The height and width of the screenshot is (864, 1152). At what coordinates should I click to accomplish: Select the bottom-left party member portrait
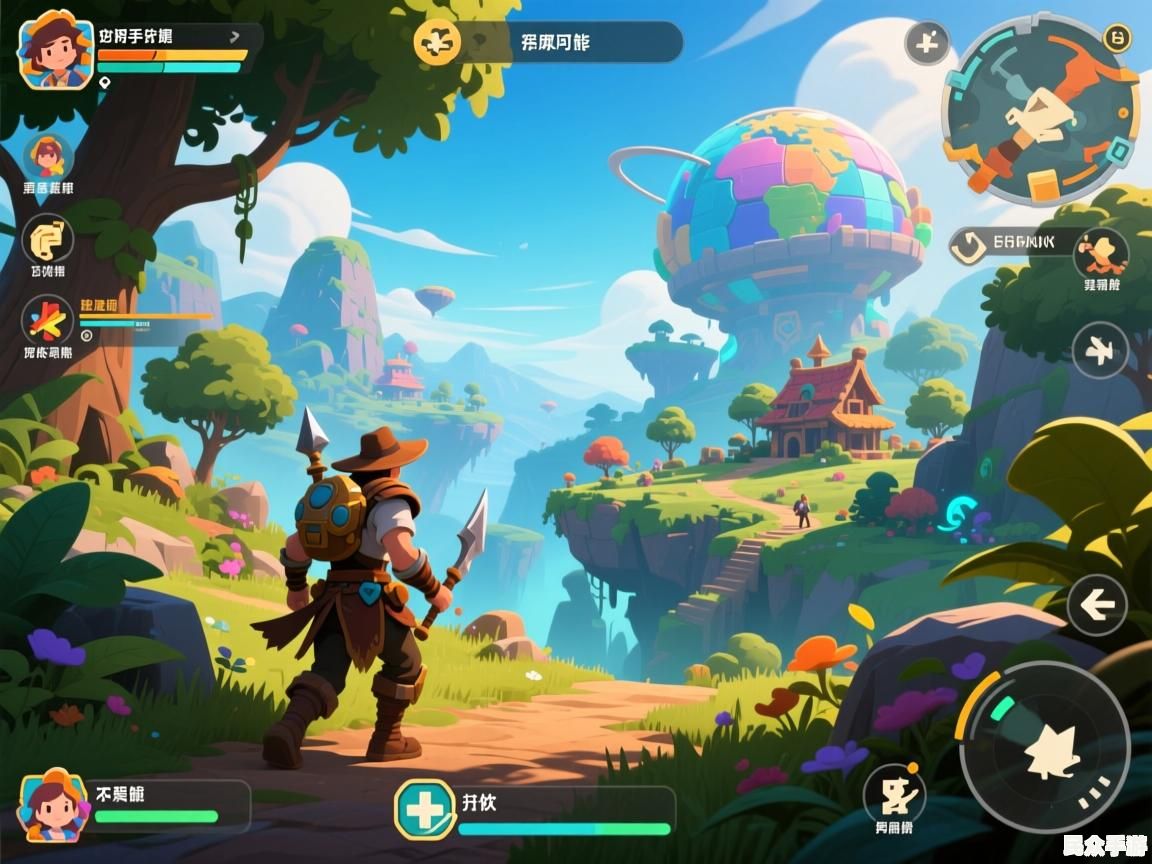click(x=53, y=805)
